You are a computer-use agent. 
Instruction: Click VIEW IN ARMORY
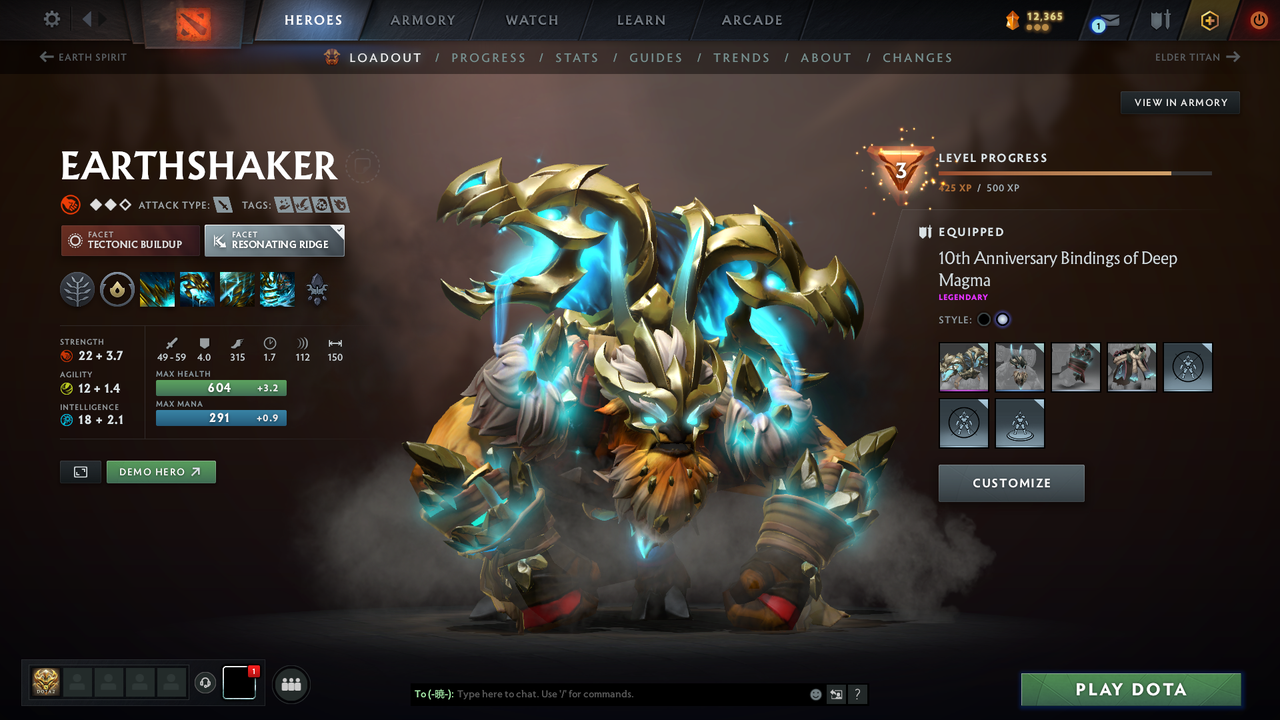point(1179,102)
